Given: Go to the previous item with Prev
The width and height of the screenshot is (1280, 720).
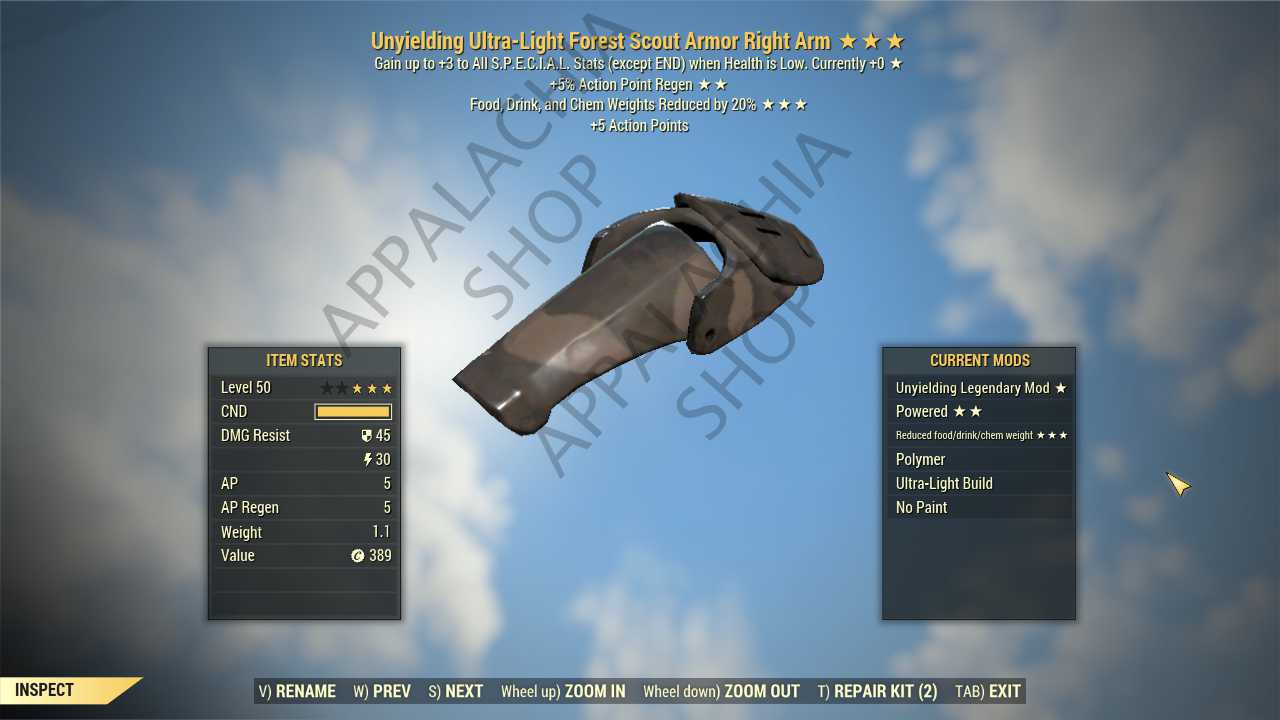Looking at the screenshot, I should click(382, 691).
